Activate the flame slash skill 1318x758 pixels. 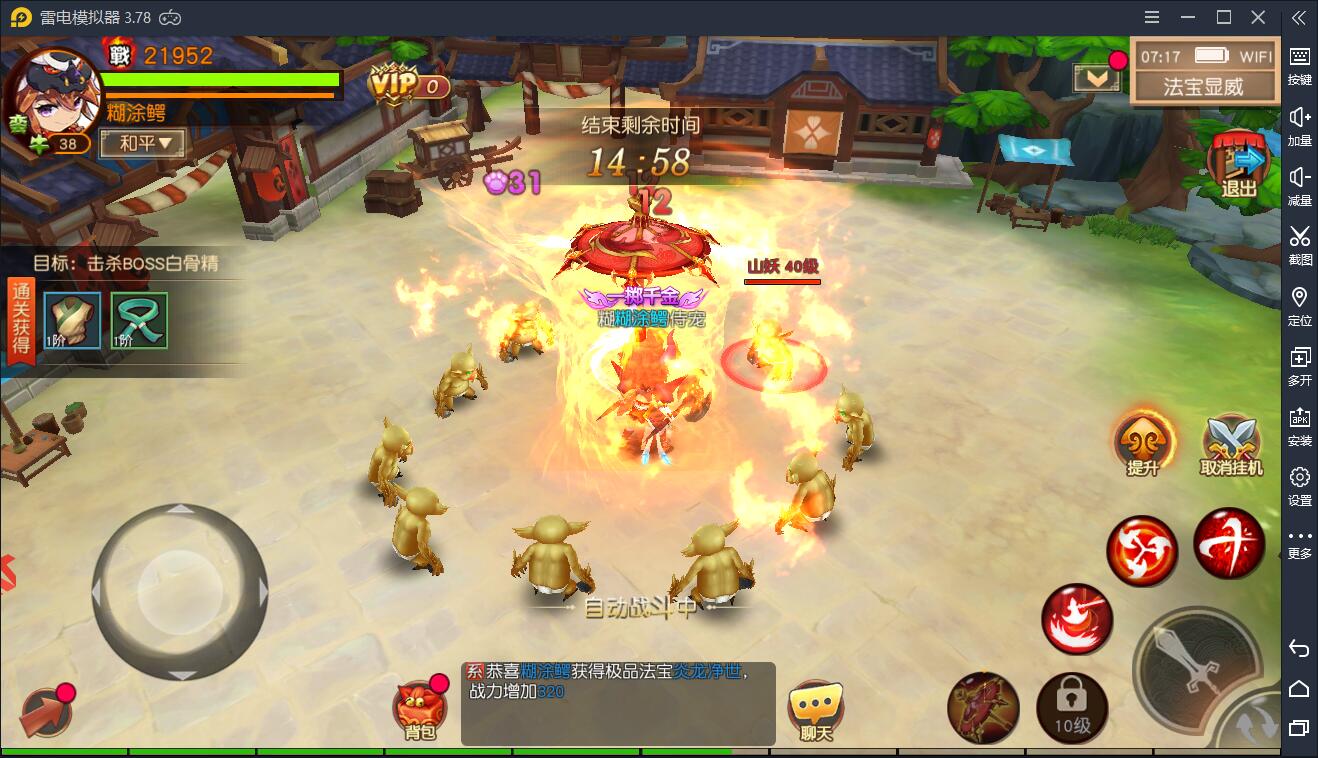pyautogui.click(x=1077, y=618)
